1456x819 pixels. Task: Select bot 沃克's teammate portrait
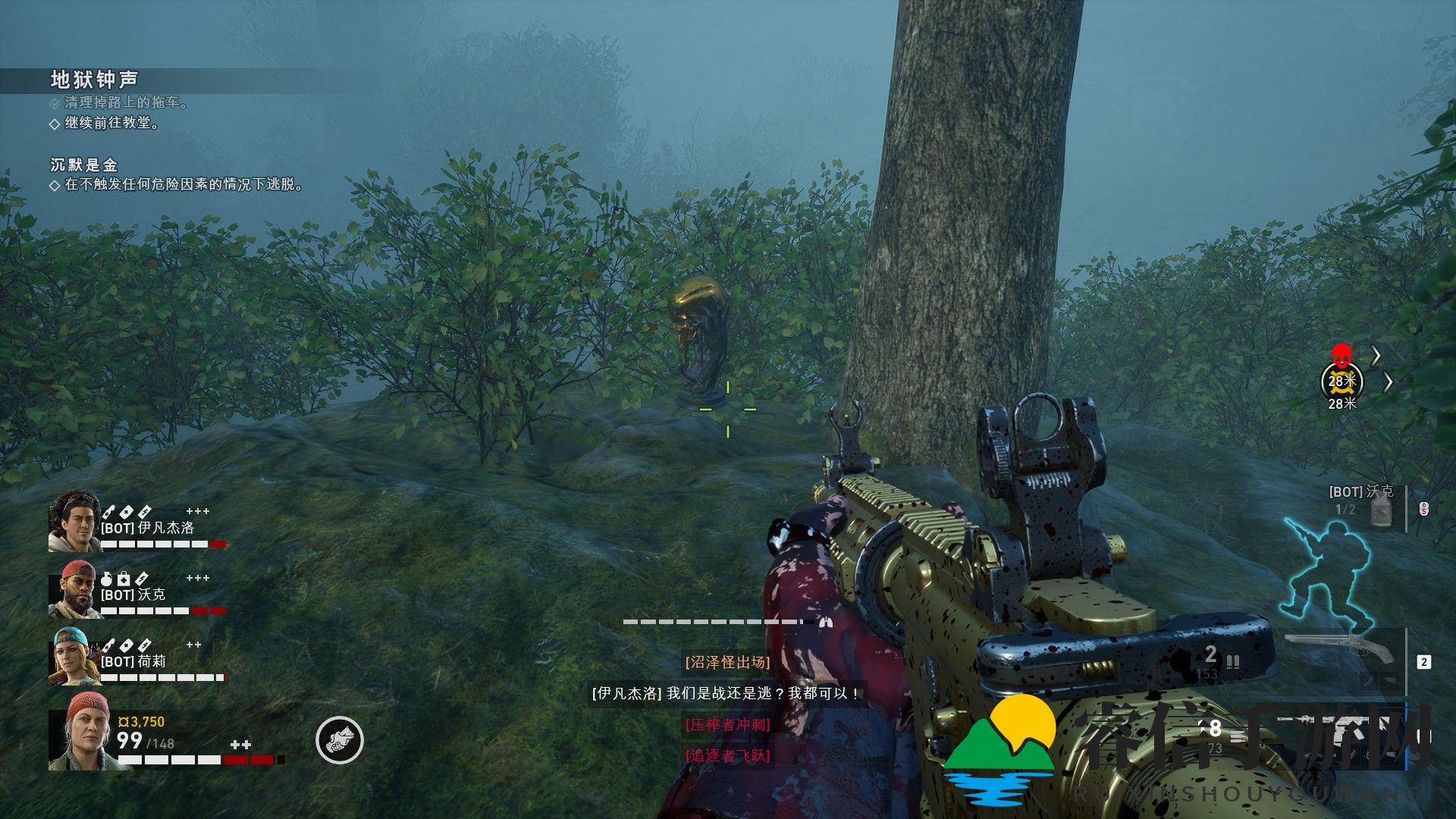(75, 589)
